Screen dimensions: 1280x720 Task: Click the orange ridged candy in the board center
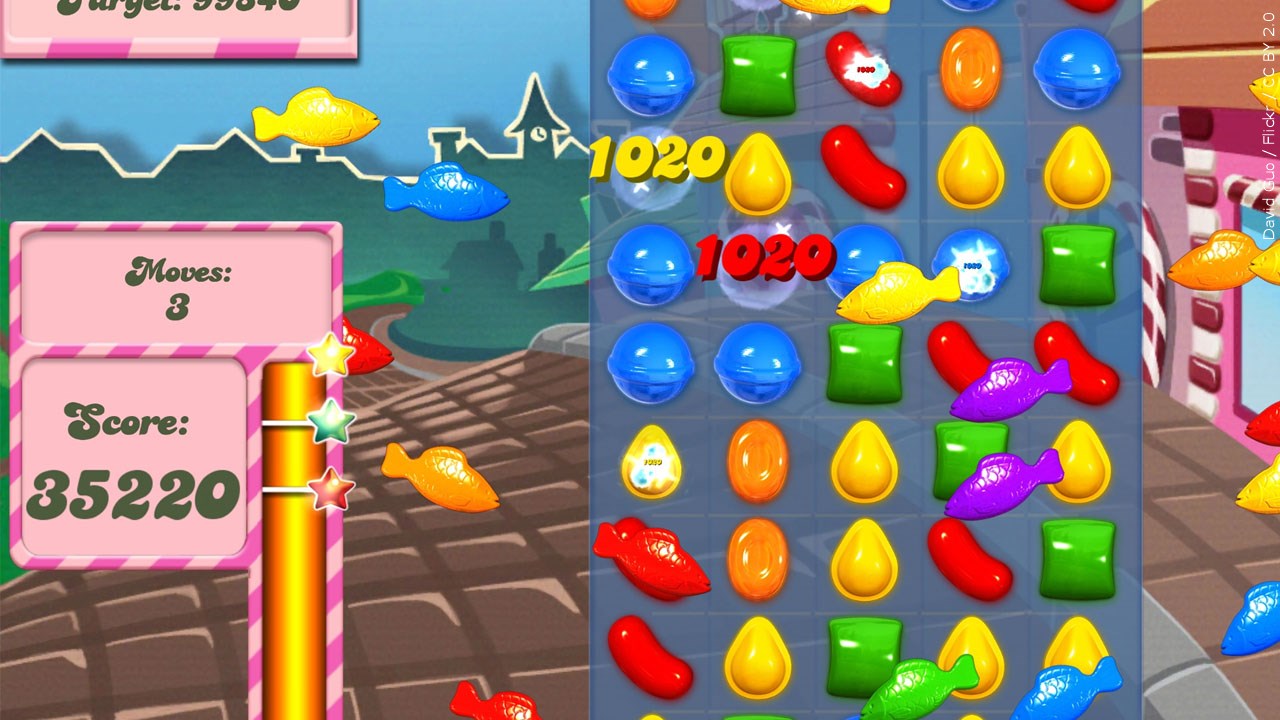[x=758, y=460]
